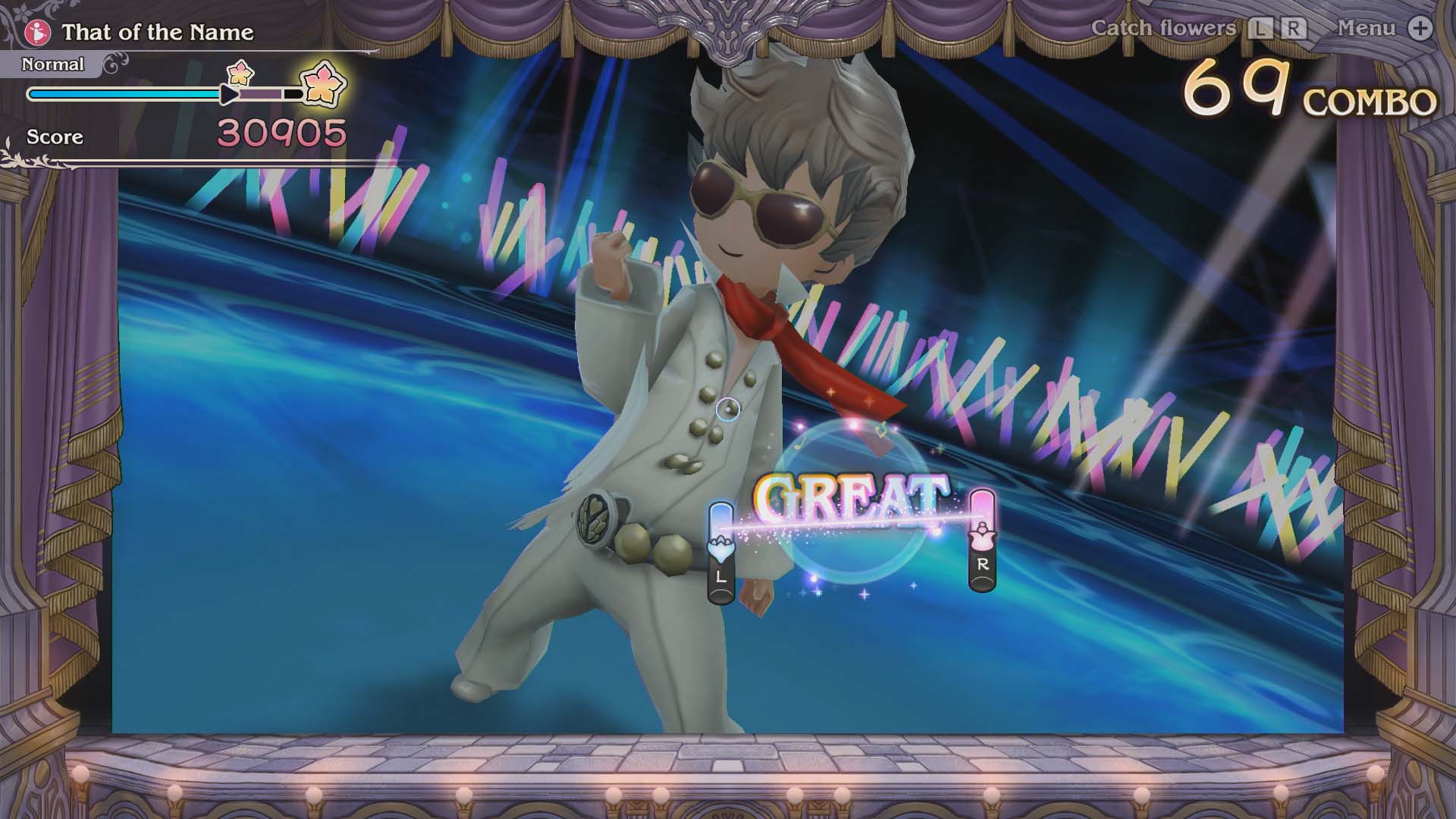Toggle the L dance gauge capsule
This screenshot has width=1456, height=819.
point(720,550)
